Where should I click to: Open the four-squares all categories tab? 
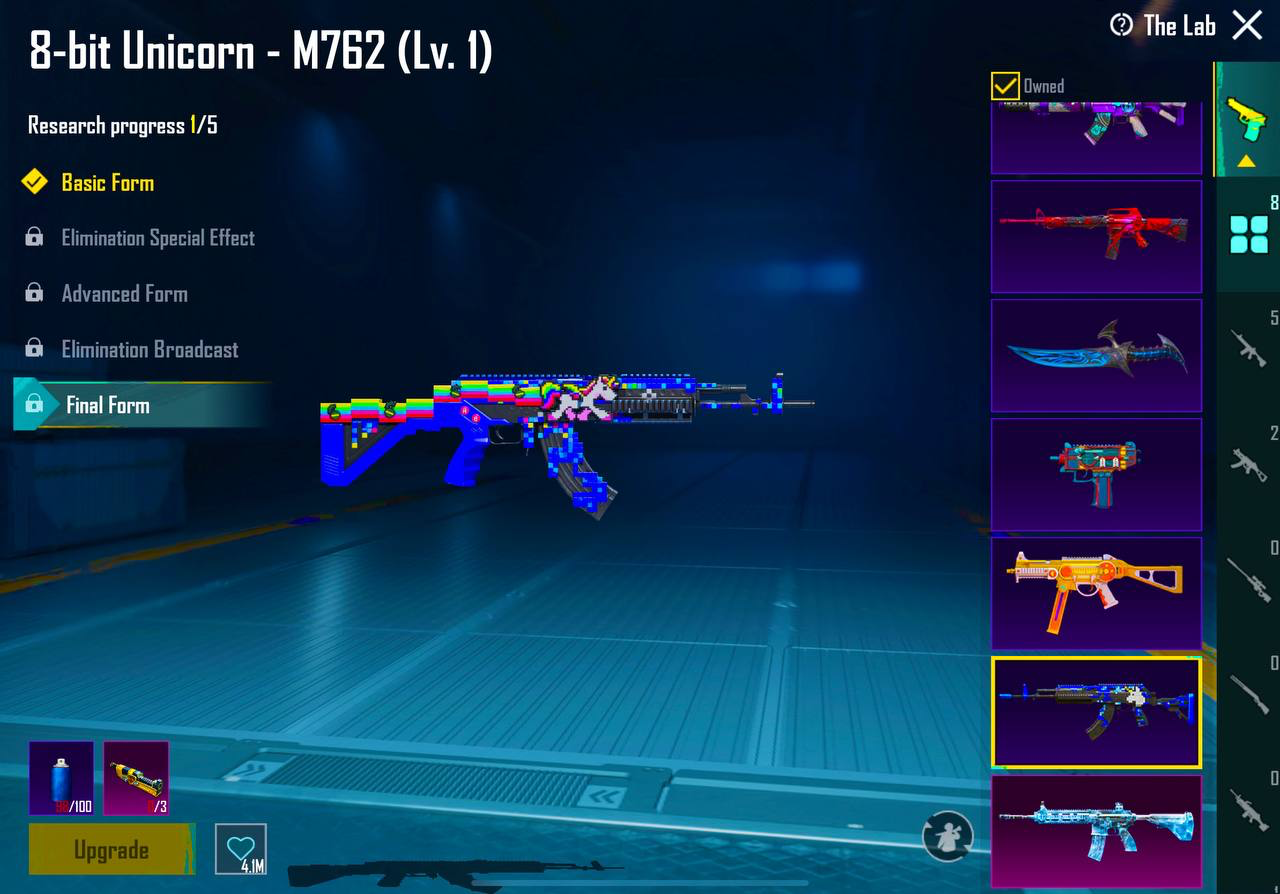[1248, 233]
